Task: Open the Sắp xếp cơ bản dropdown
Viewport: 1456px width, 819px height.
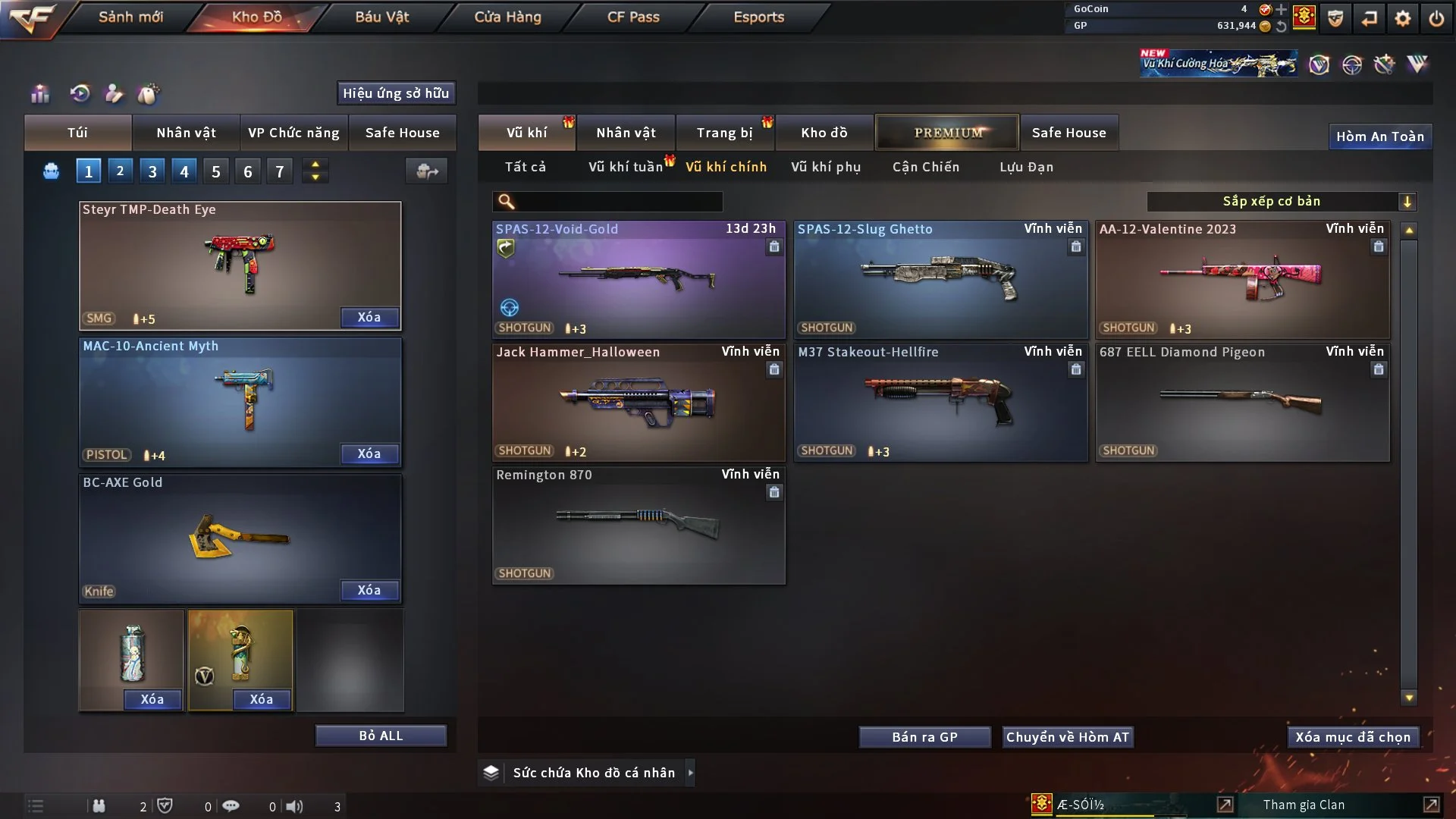Action: 1281,201
